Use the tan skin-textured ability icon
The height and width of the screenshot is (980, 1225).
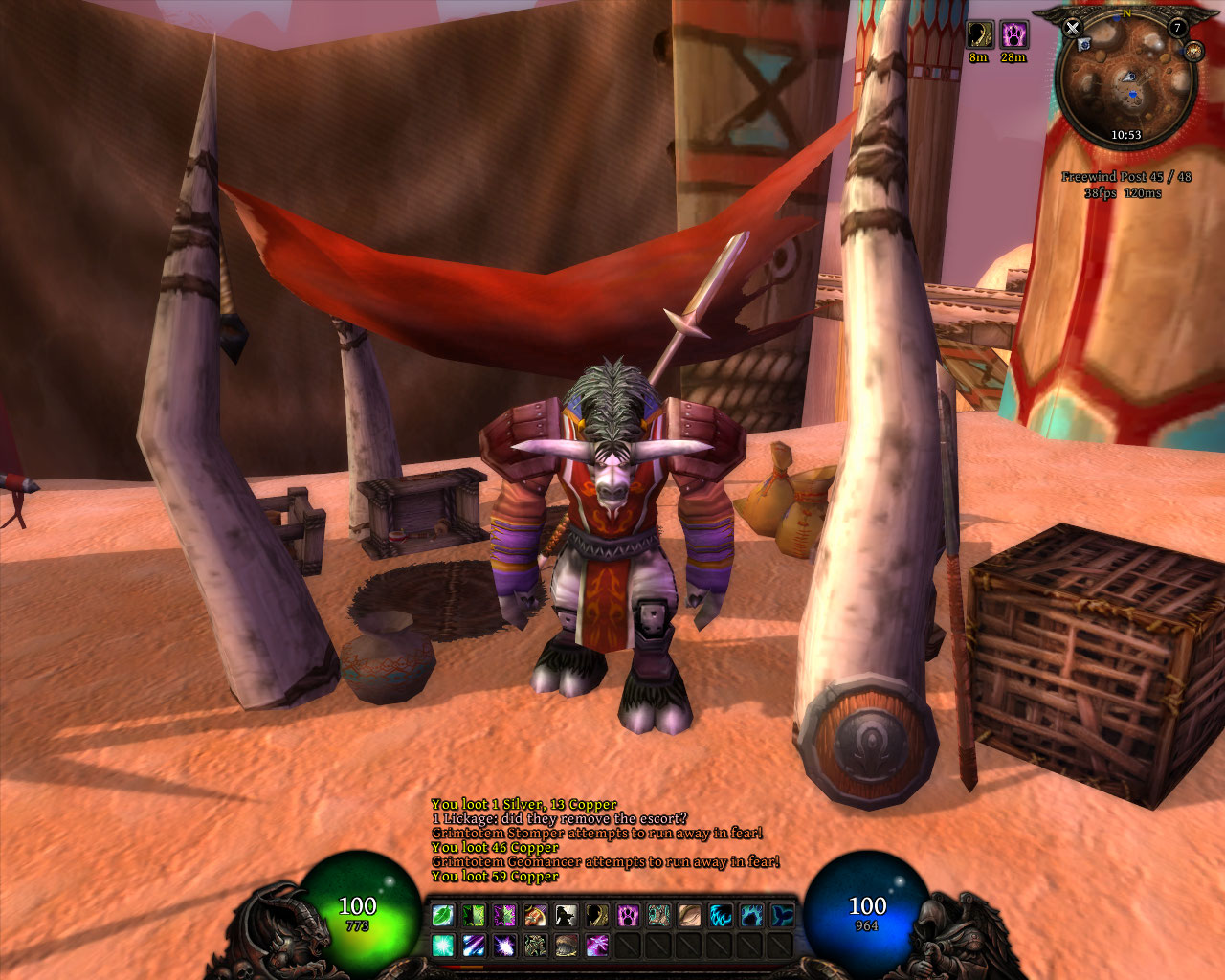pos(689,916)
